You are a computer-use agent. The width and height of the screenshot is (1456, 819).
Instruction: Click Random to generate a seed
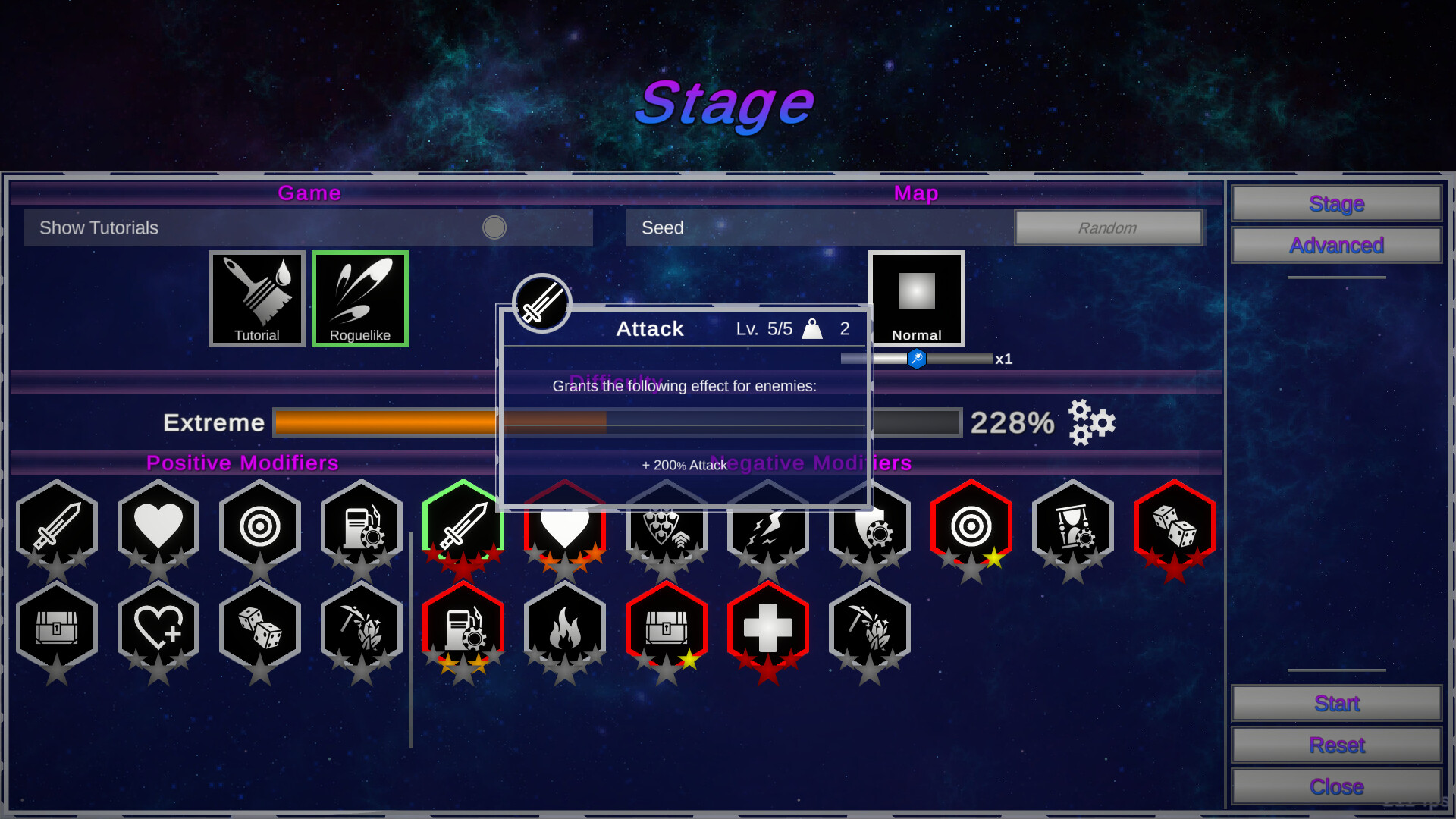click(1108, 227)
